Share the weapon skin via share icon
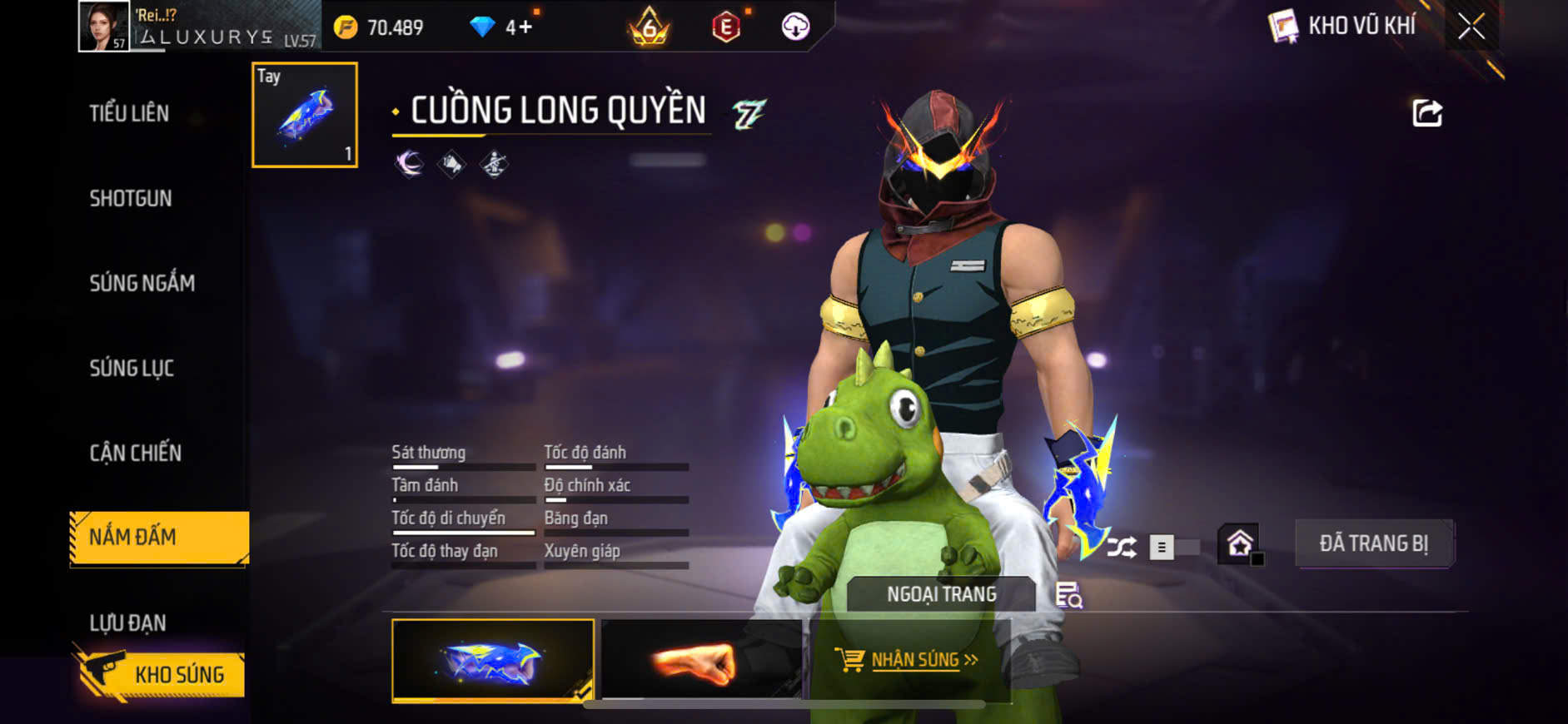 coord(1426,113)
